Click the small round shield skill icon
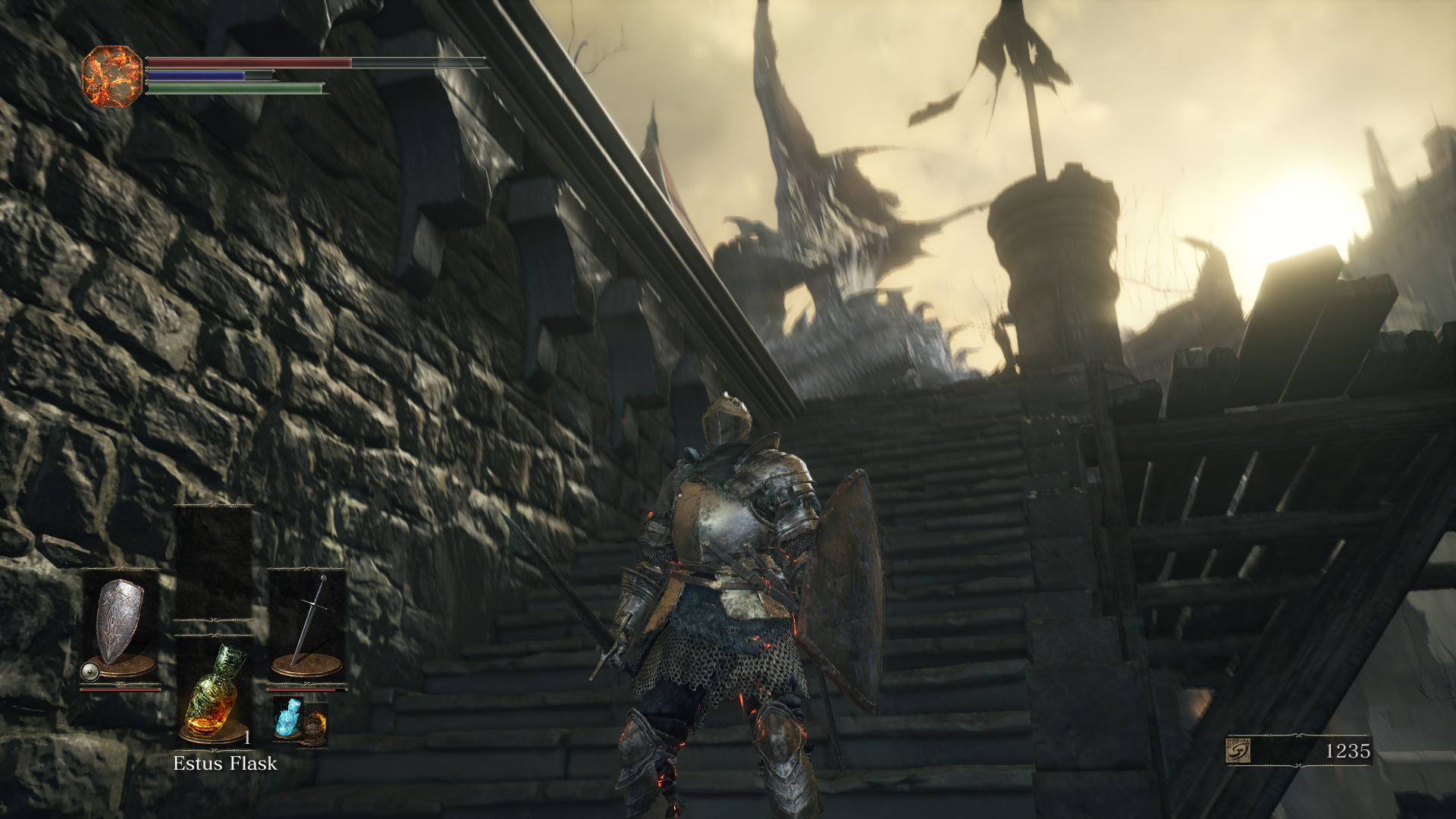 click(90, 671)
